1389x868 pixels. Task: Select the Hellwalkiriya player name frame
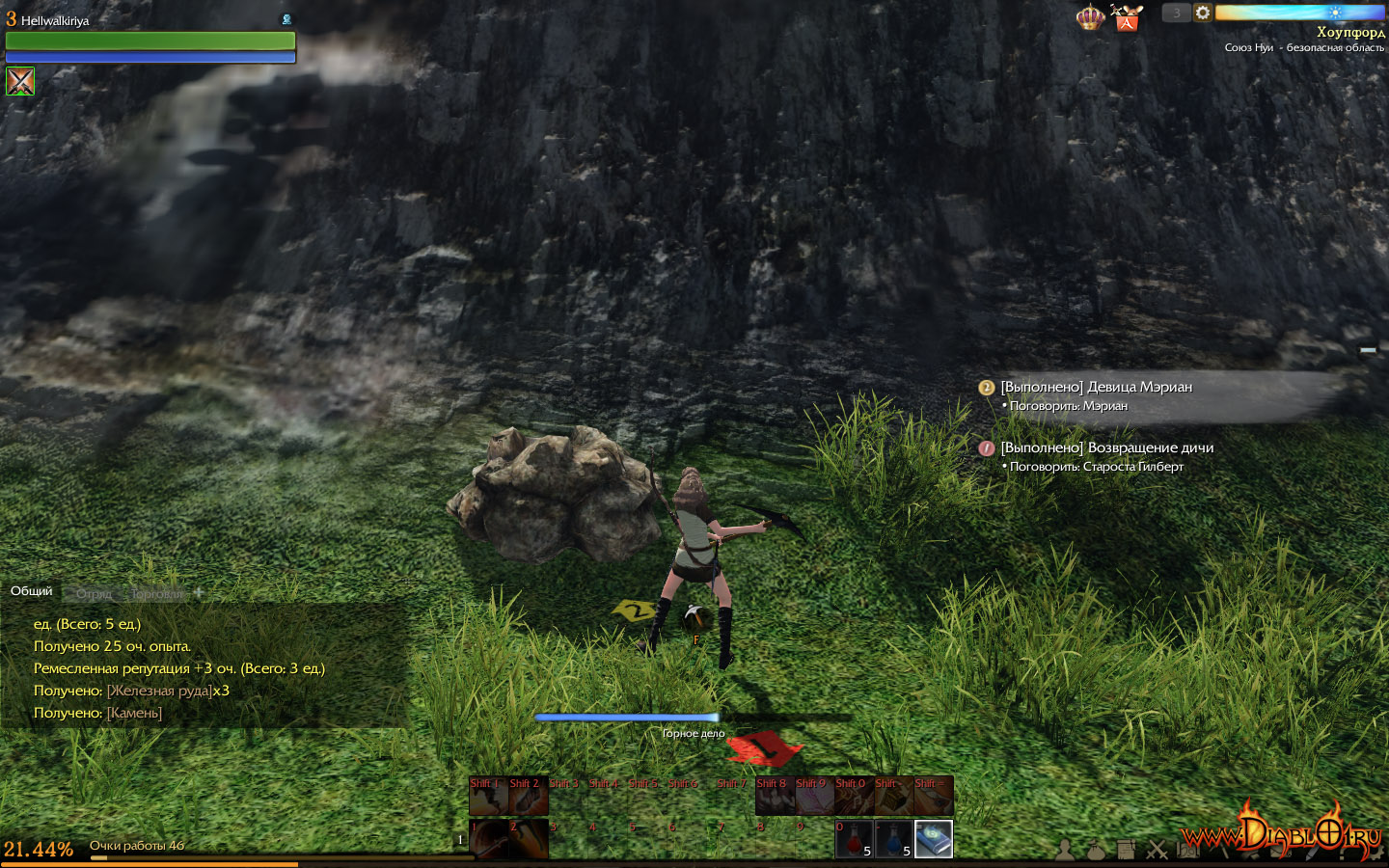[x=55, y=20]
